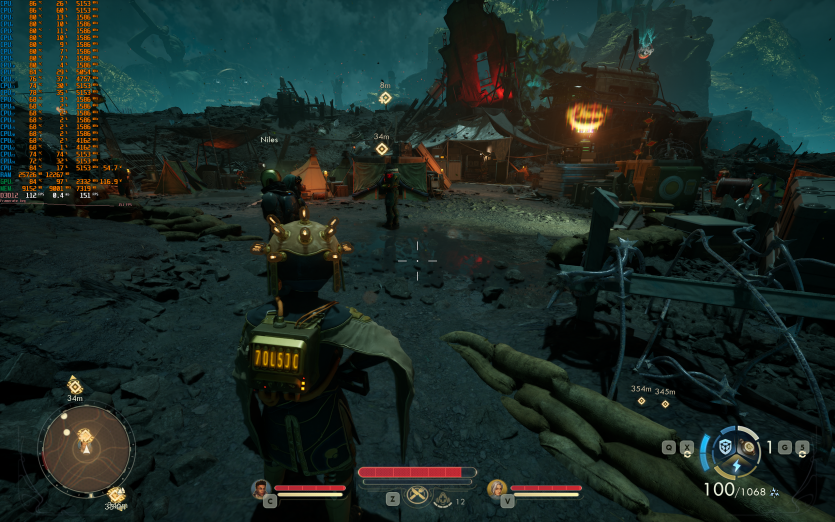Click the 8m waypoint diamond marker
The image size is (835, 522).
(385, 98)
